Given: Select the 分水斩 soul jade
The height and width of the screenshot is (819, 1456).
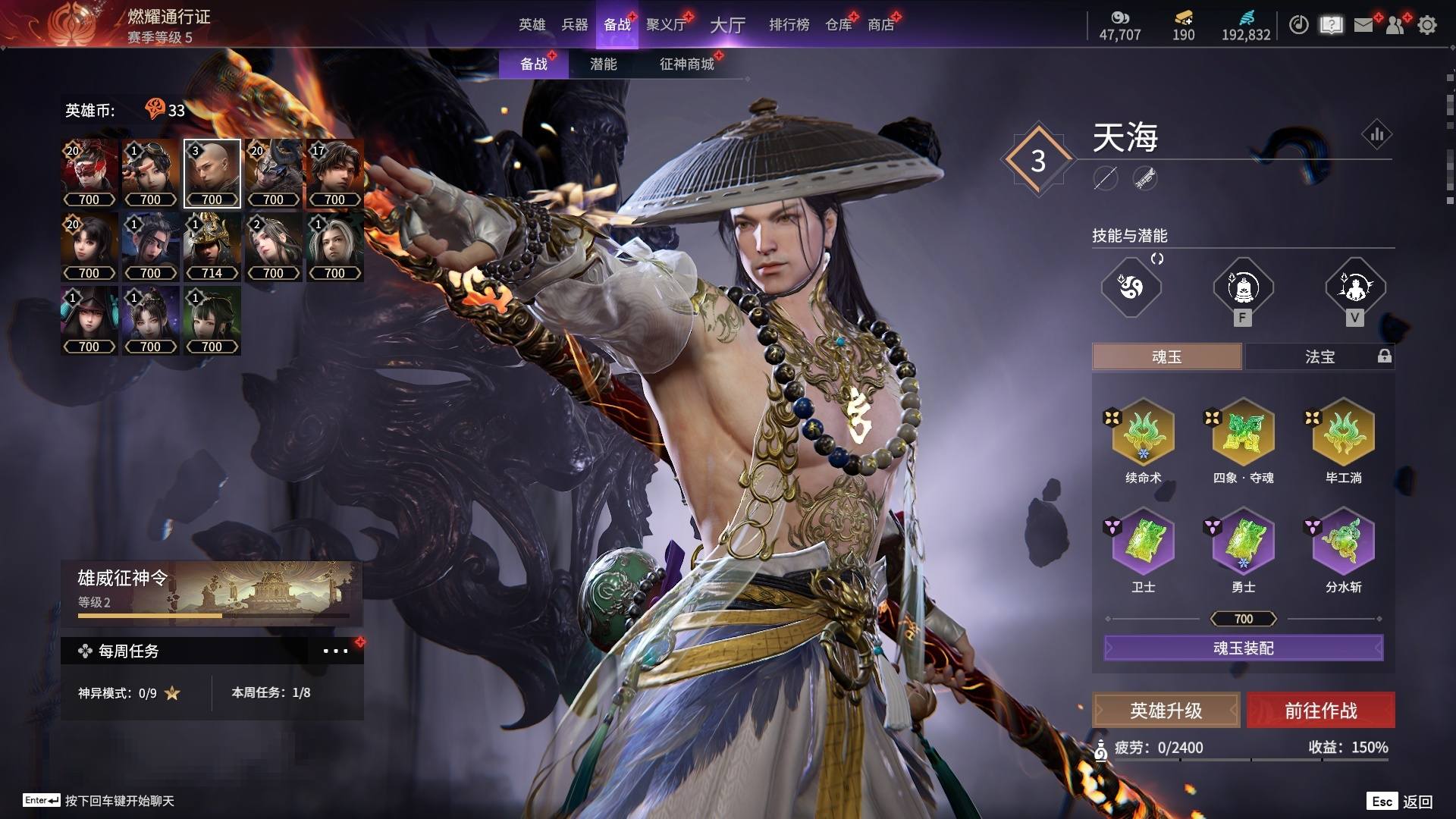Looking at the screenshot, I should pyautogui.click(x=1343, y=543).
